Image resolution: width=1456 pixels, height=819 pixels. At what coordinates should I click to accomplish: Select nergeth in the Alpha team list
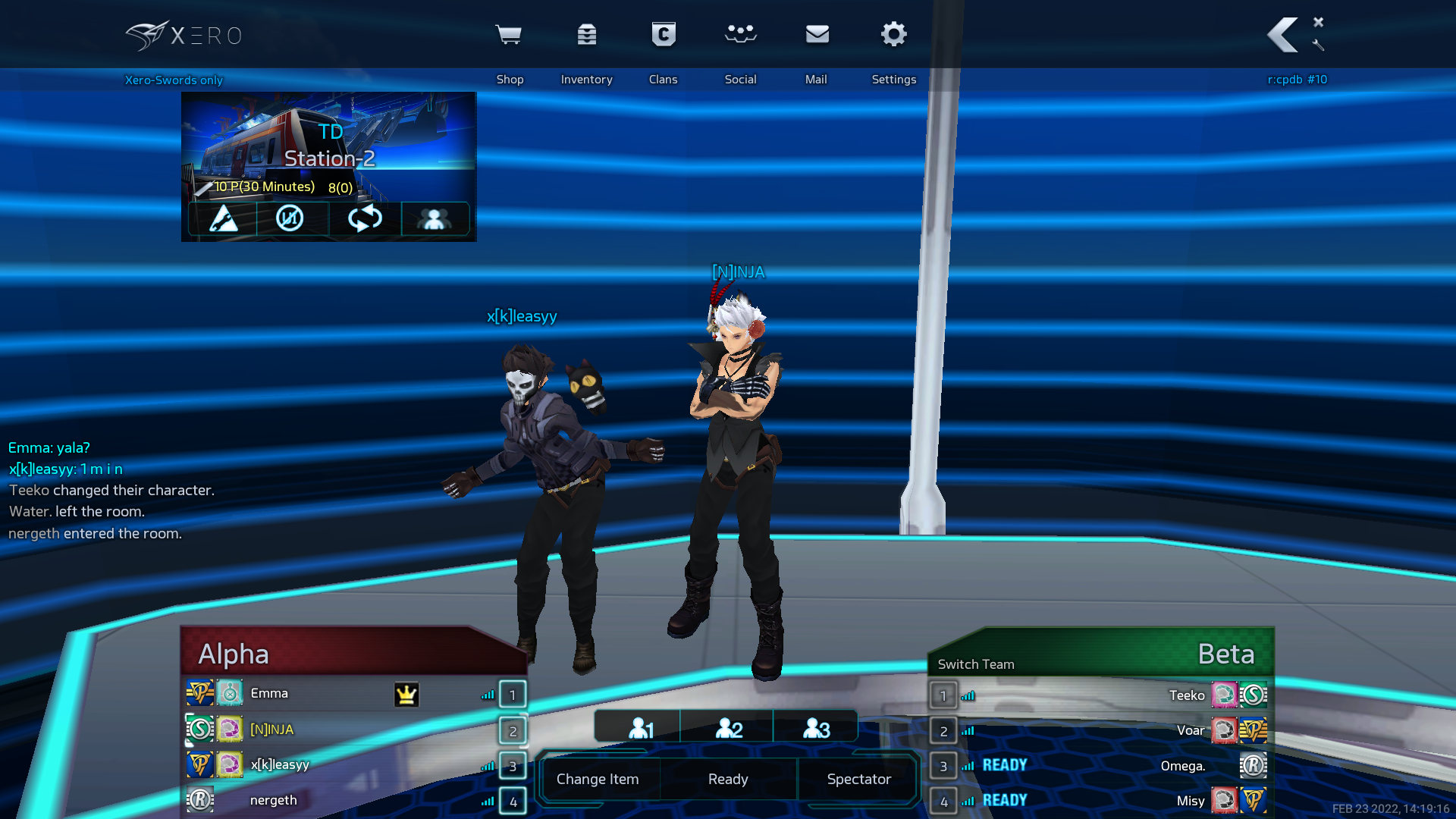(274, 800)
